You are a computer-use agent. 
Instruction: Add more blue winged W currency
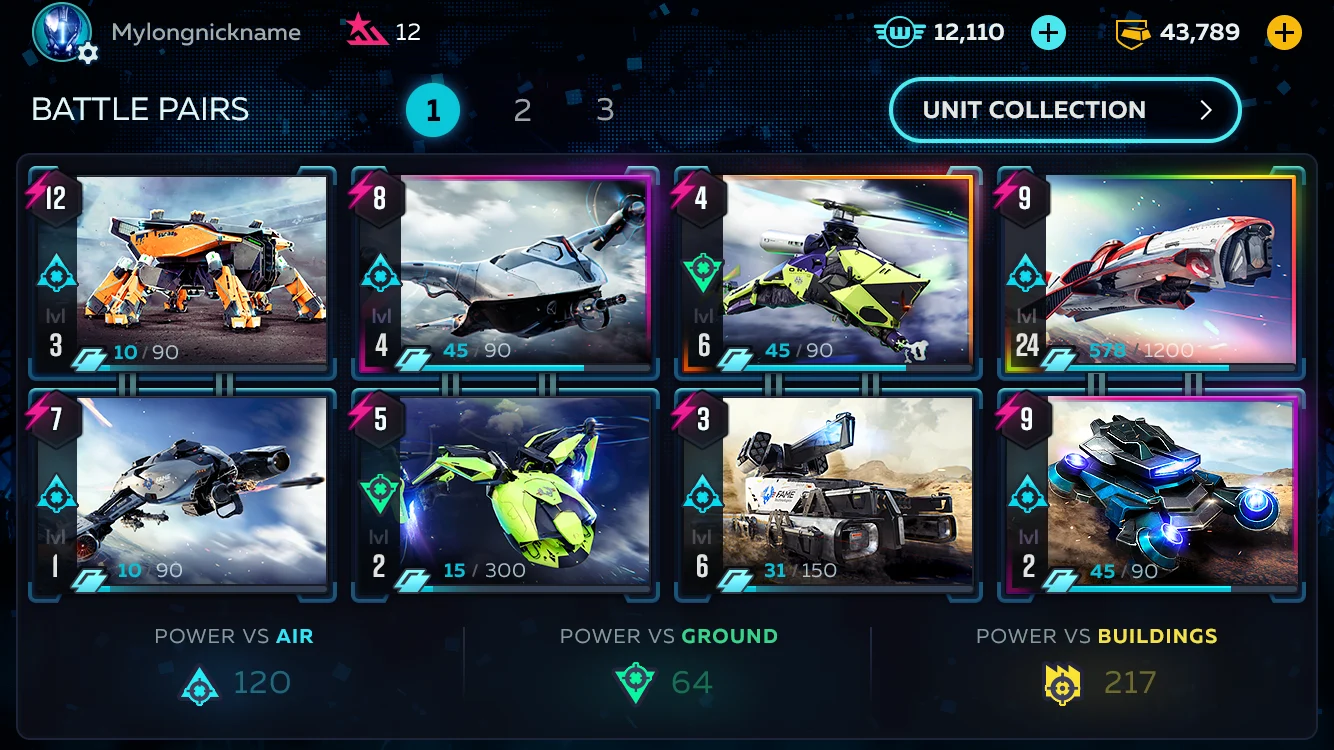[1048, 33]
